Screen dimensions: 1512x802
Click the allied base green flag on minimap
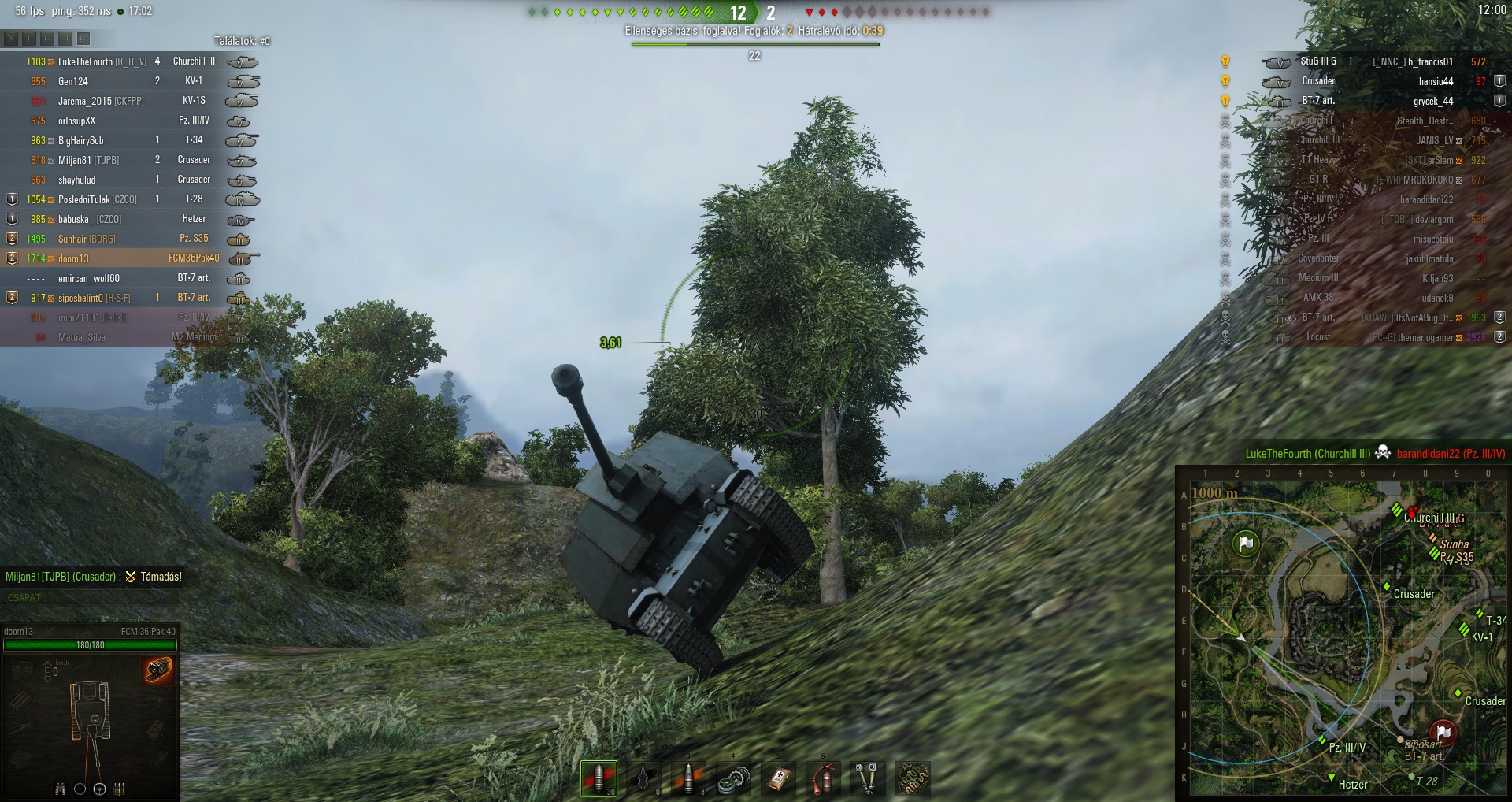1245,543
